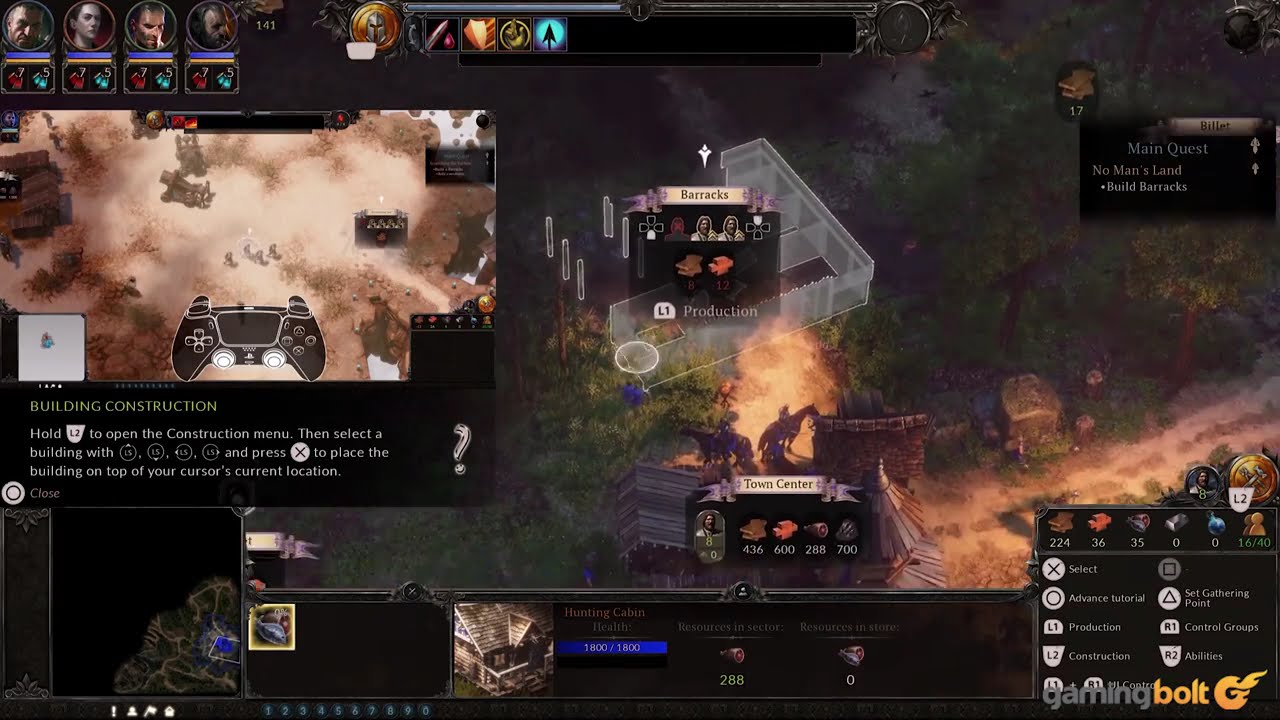Image resolution: width=1280 pixels, height=720 pixels.
Task: Select control group number 1
Action: (268, 711)
